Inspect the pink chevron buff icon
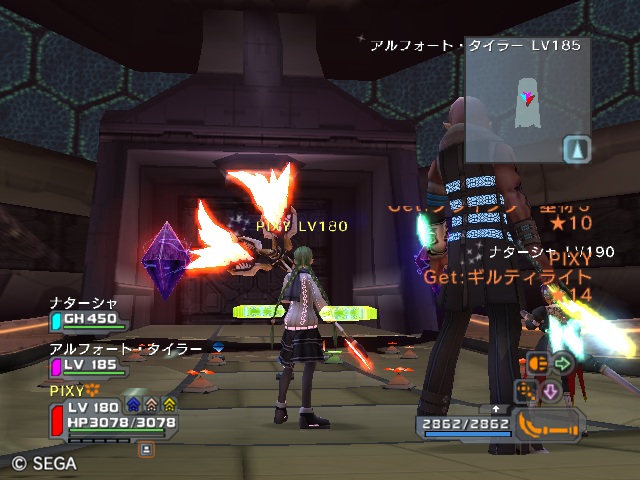 151,404
